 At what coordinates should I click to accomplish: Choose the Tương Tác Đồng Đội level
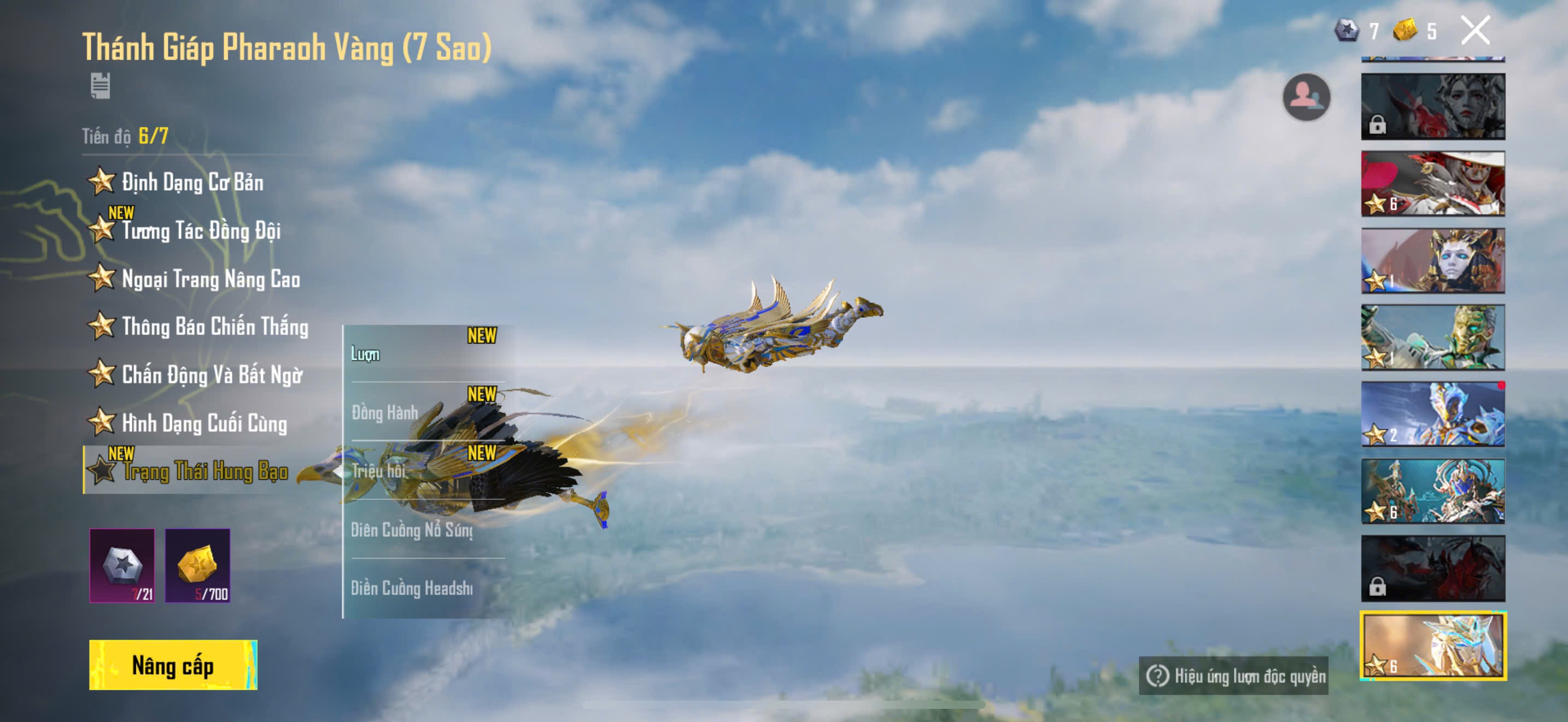click(x=200, y=231)
